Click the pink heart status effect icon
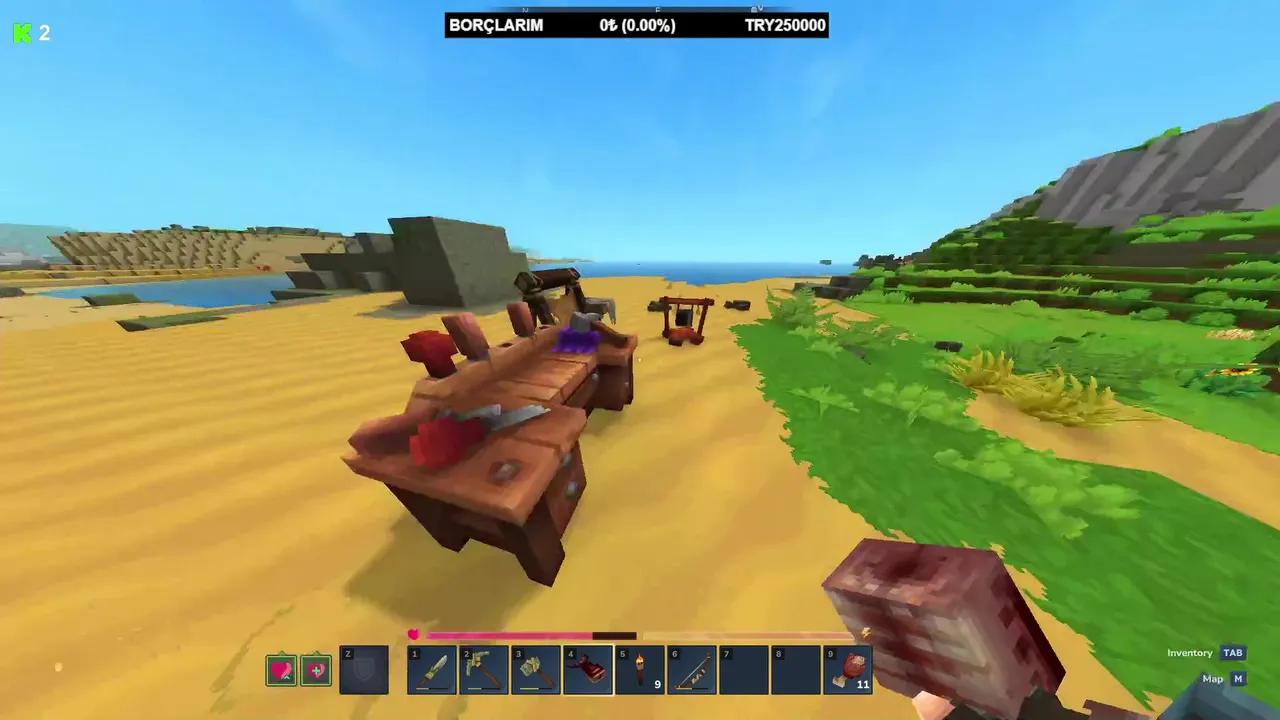The height and width of the screenshot is (720, 1280). pos(281,670)
